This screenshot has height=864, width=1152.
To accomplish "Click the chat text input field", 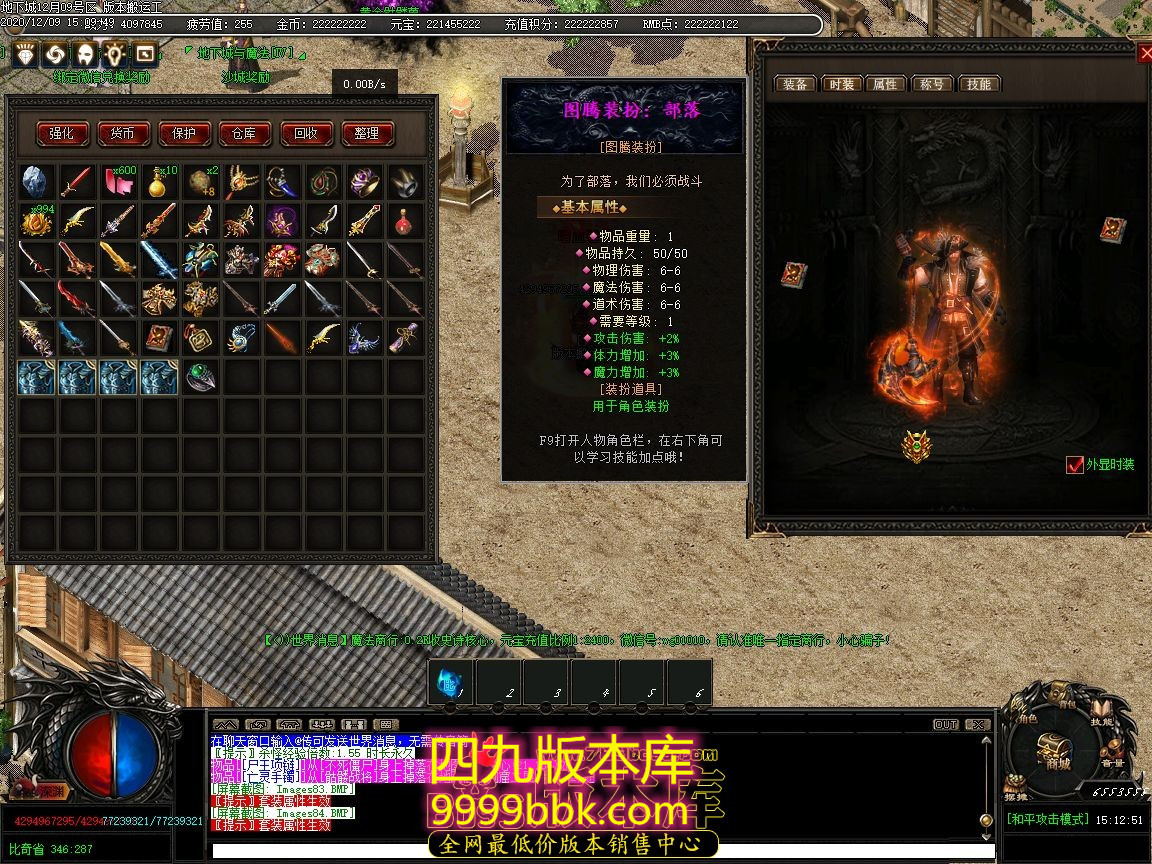I will (x=590, y=851).
